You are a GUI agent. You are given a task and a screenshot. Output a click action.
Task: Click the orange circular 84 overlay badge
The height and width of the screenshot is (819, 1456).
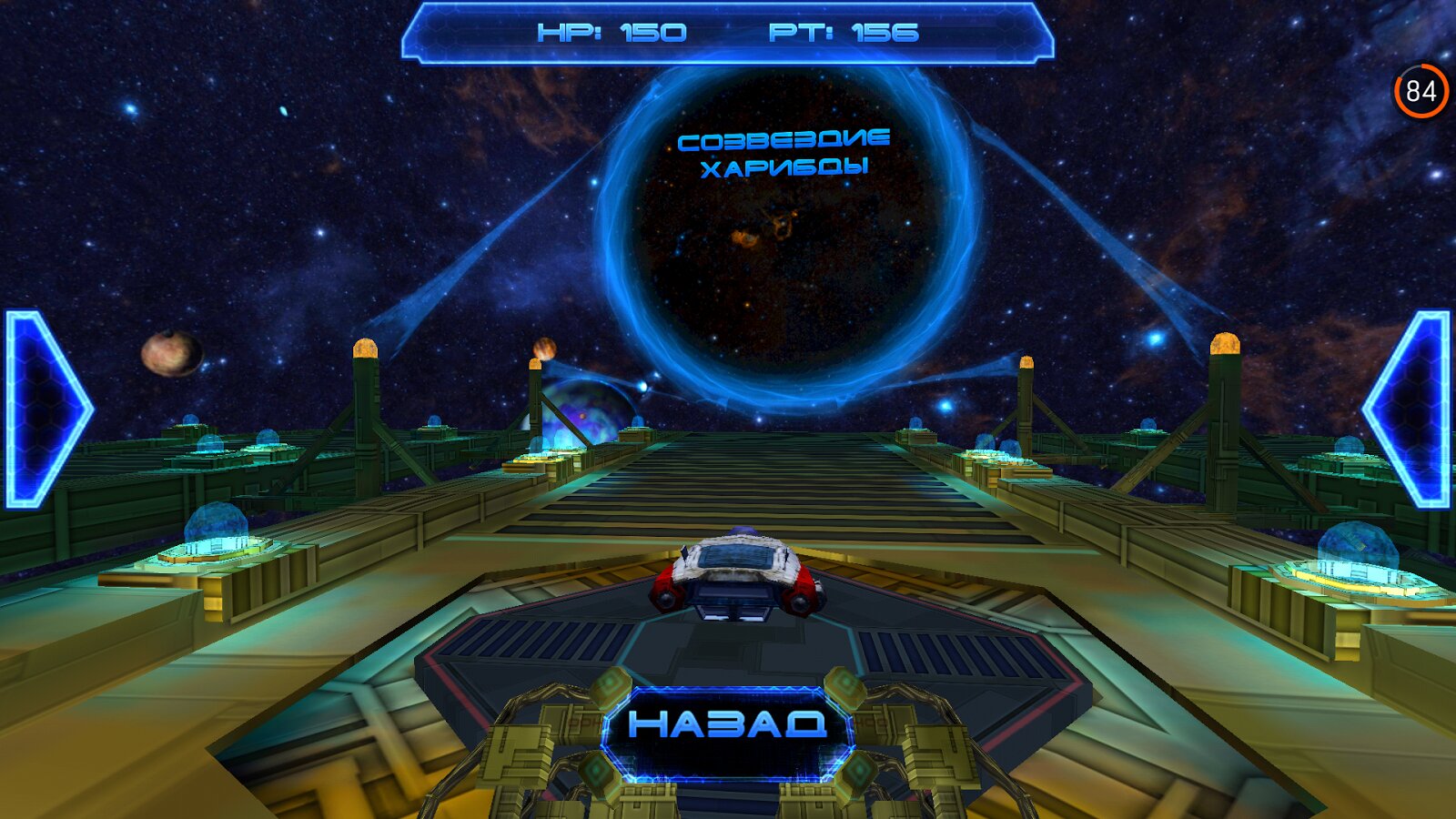1421,91
